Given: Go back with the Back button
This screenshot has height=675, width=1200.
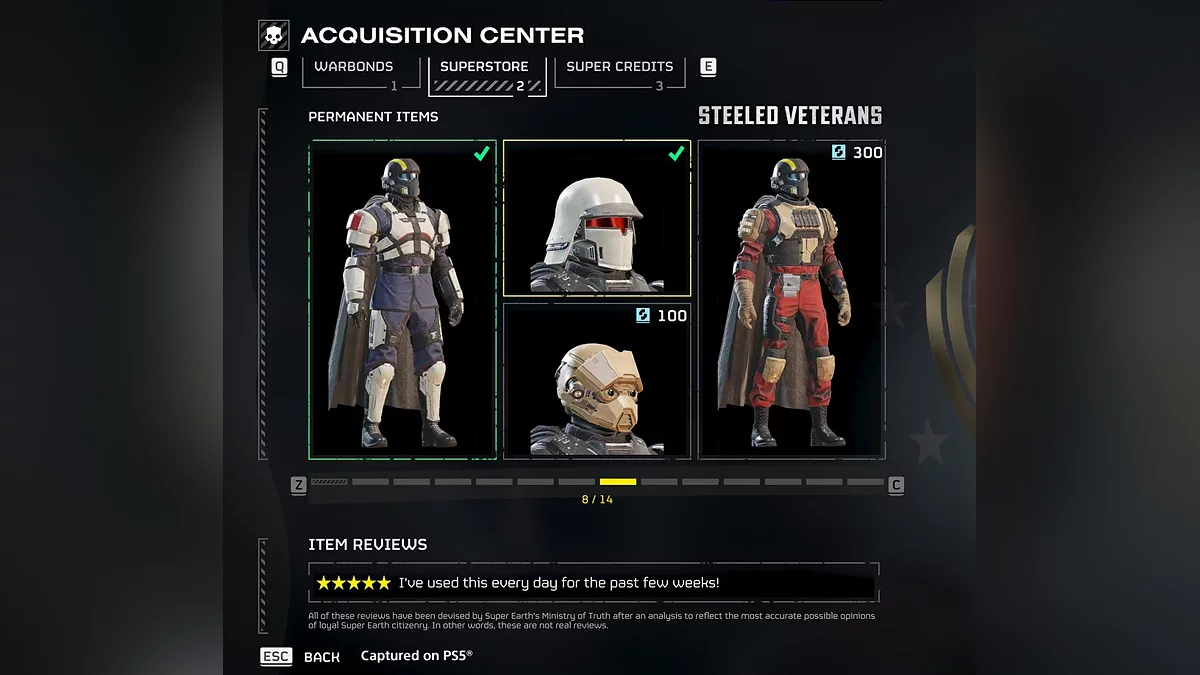Looking at the screenshot, I should coord(321,657).
